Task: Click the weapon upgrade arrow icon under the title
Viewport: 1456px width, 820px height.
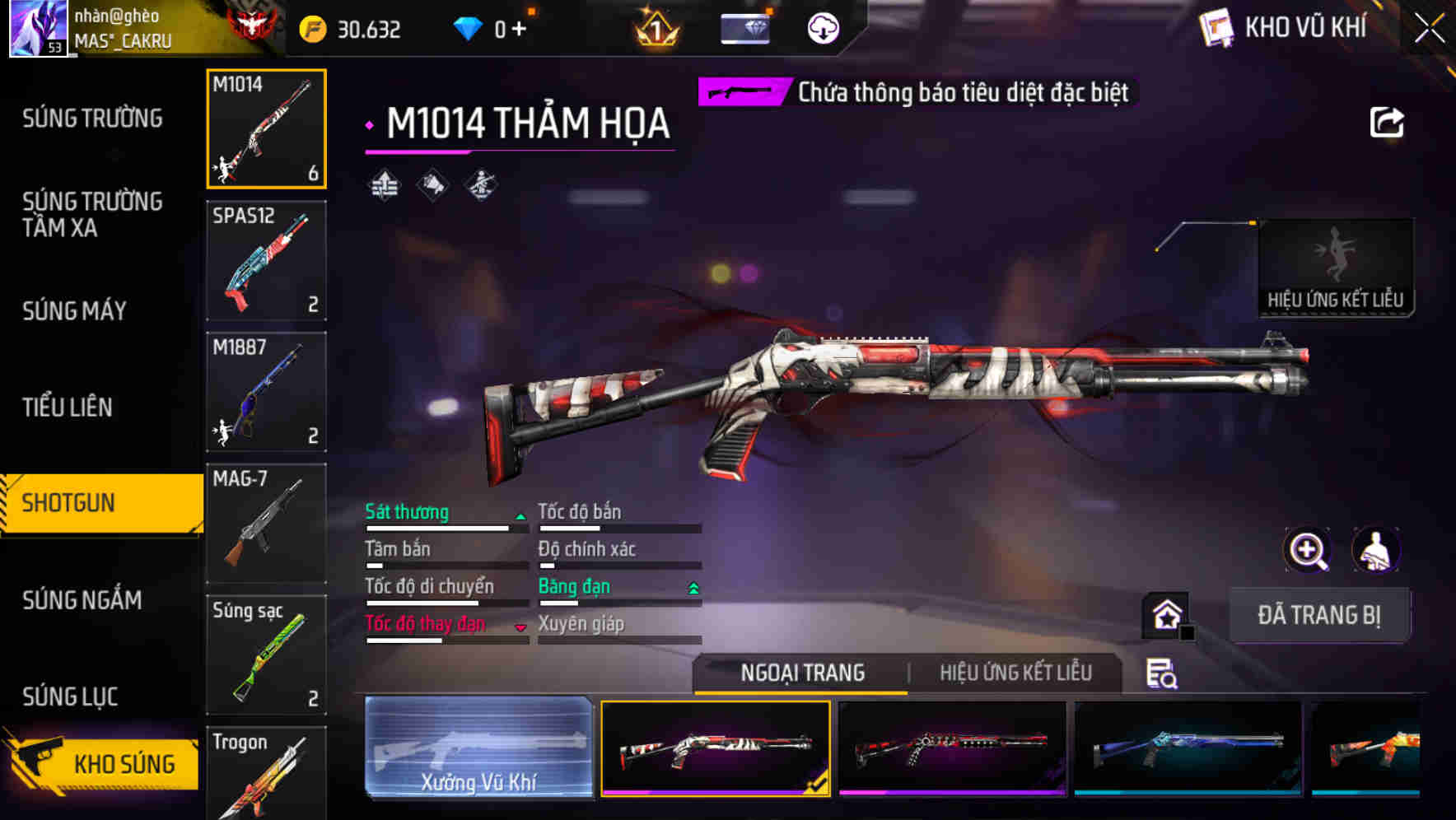Action: tap(384, 186)
